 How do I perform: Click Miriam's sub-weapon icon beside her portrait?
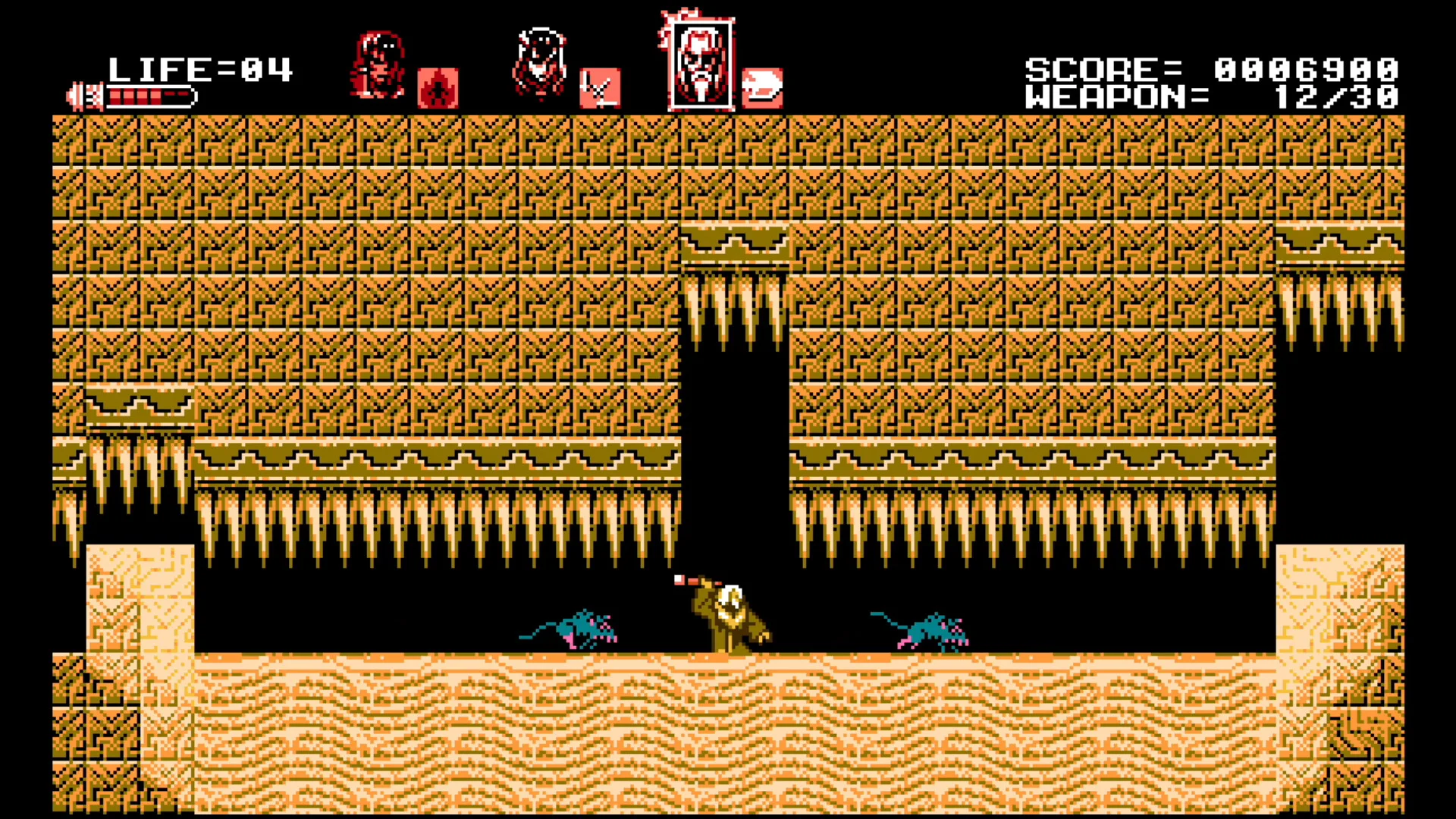pos(438,86)
